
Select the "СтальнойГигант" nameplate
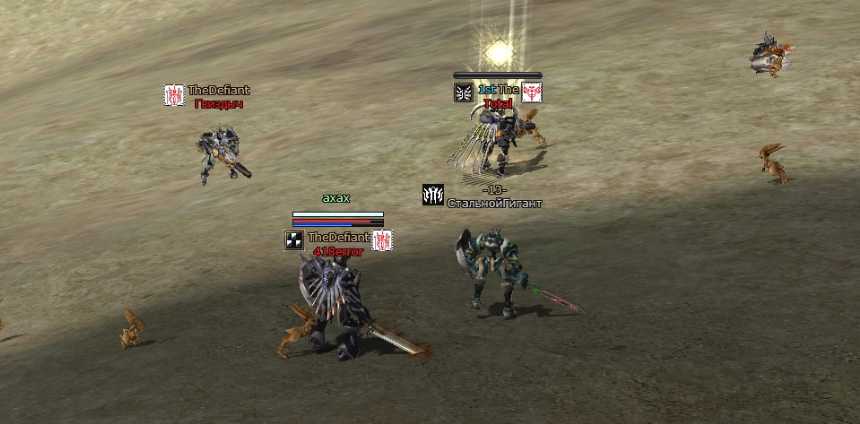(x=495, y=203)
